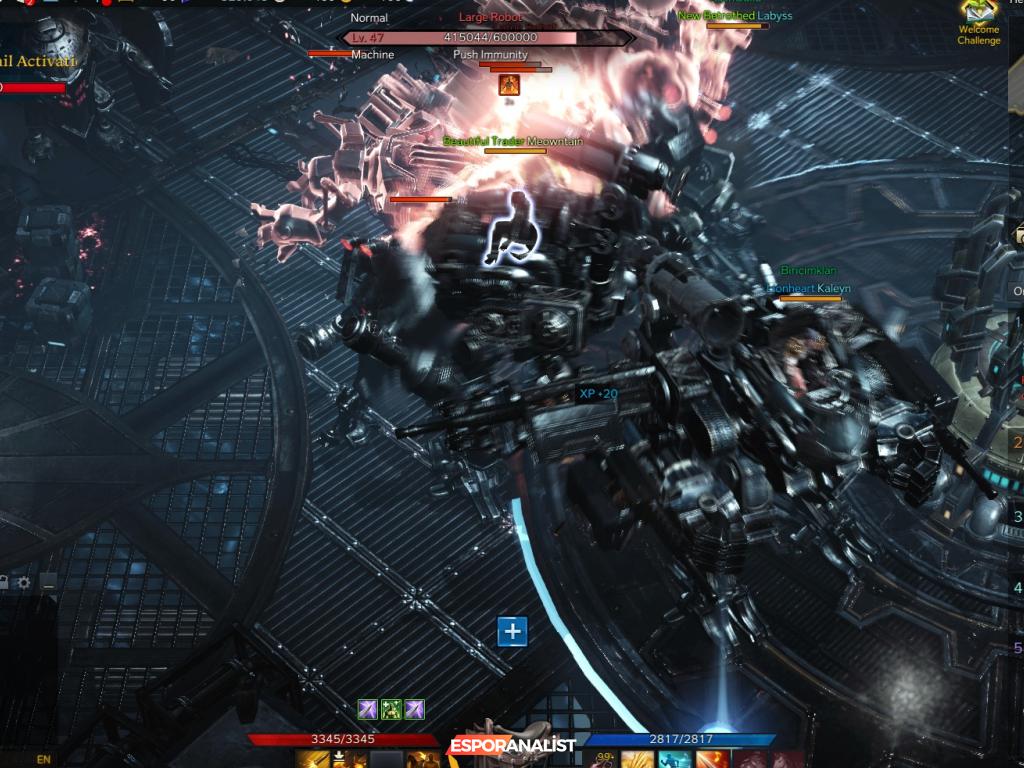Toggle the chat lock icon
Image resolution: width=1024 pixels, height=768 pixels.
click(4, 582)
